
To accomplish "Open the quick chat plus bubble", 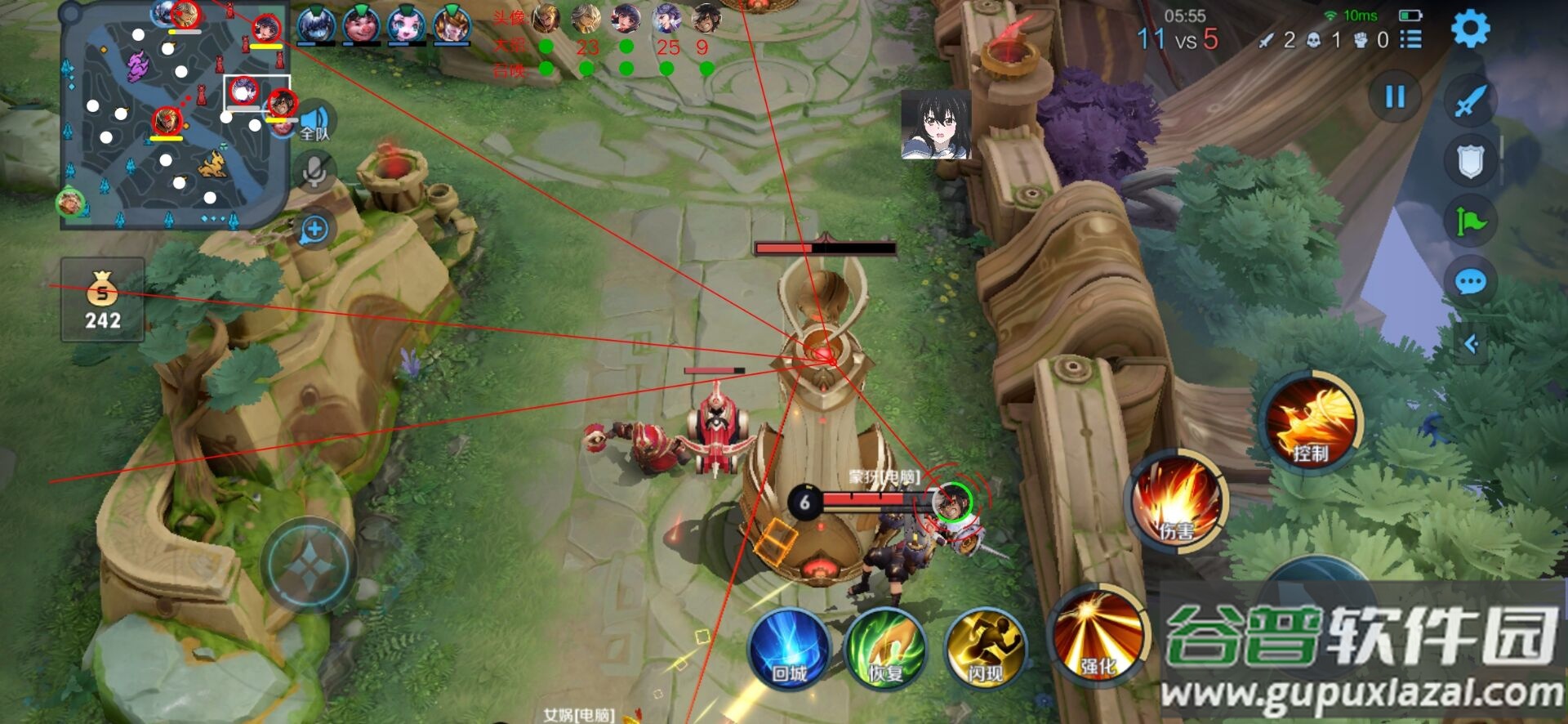I will click(314, 230).
